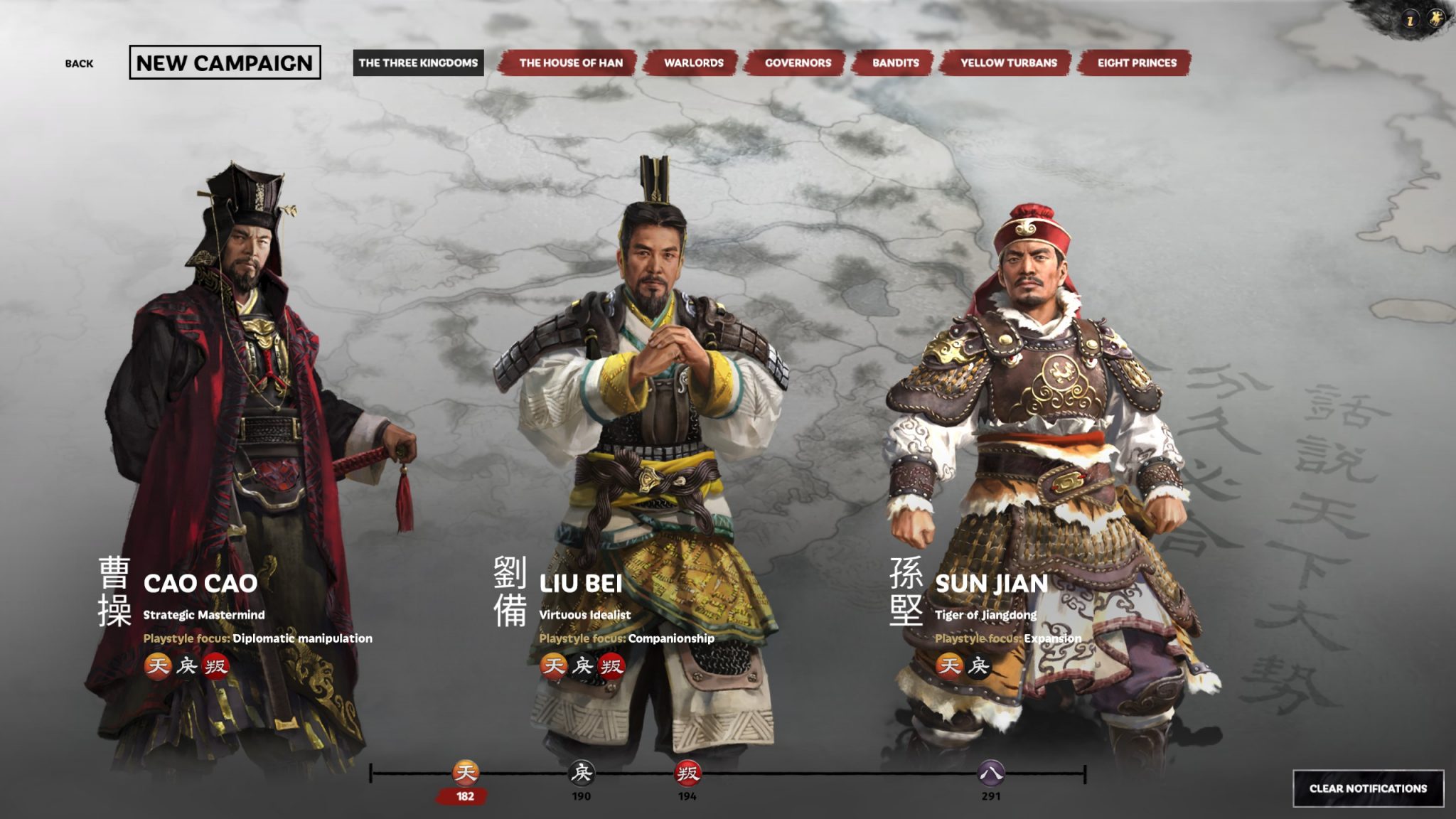
Task: Open the Governors tab
Action: pos(798,63)
